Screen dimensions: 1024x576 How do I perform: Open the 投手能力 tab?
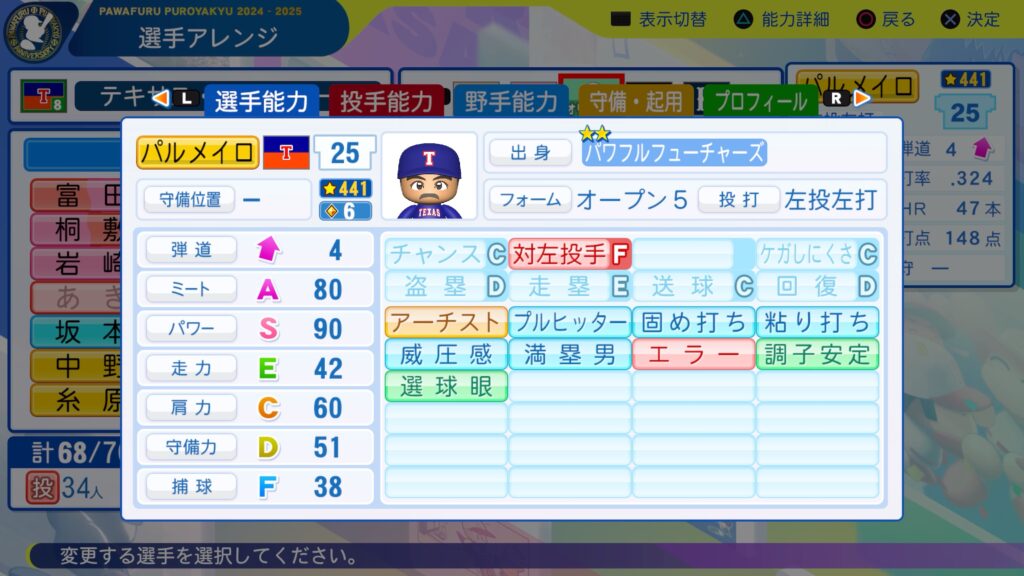386,101
